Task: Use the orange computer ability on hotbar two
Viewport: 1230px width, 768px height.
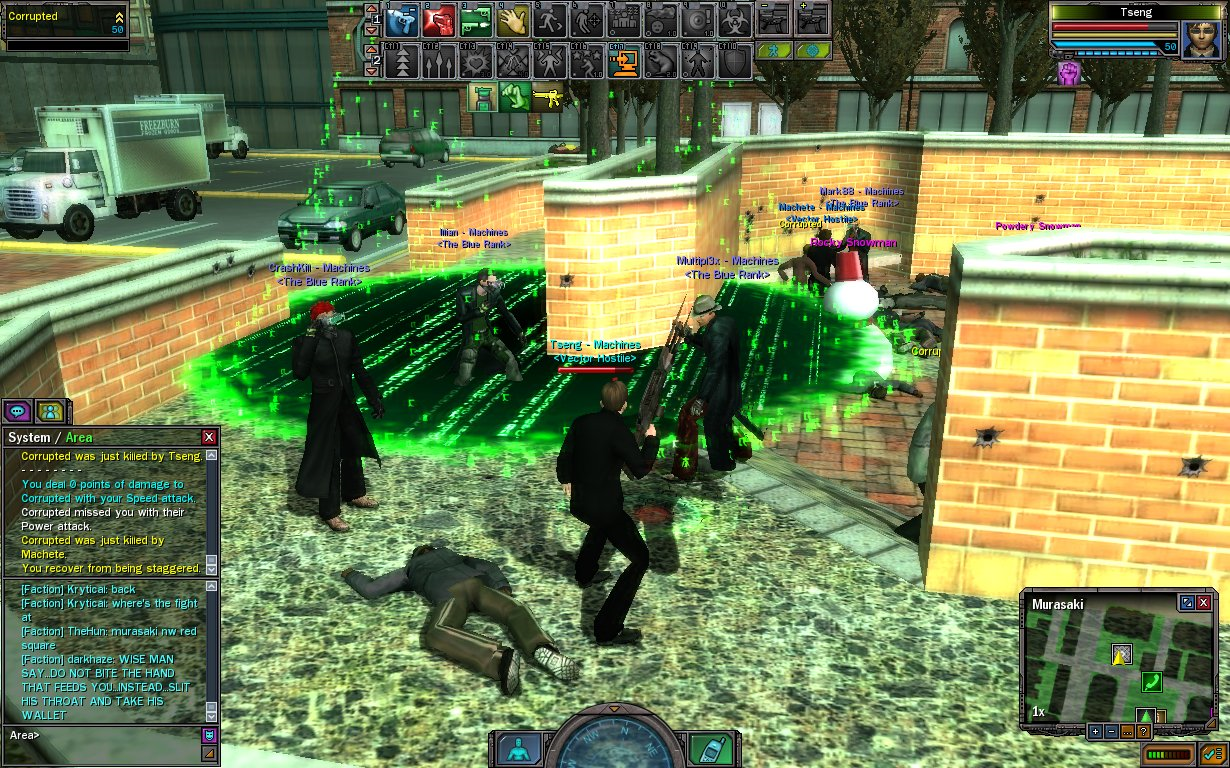Action: pos(625,62)
